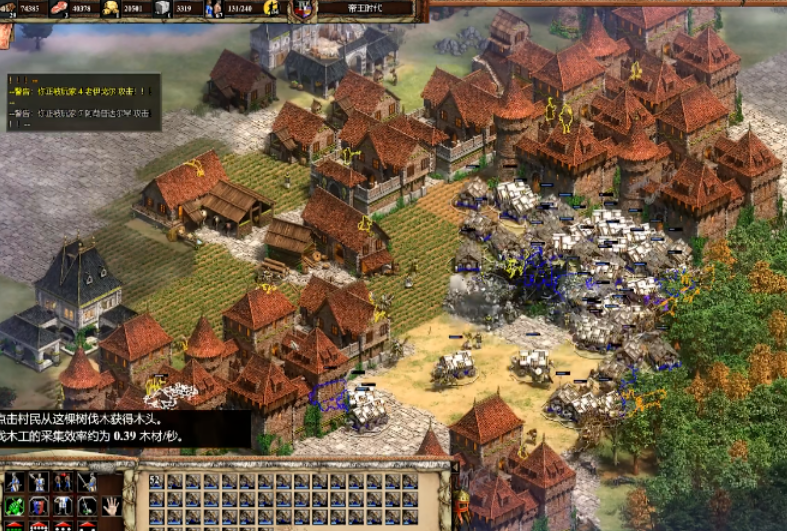Choose the green-tinted command icon
787x531 pixels.
pos(15,506)
